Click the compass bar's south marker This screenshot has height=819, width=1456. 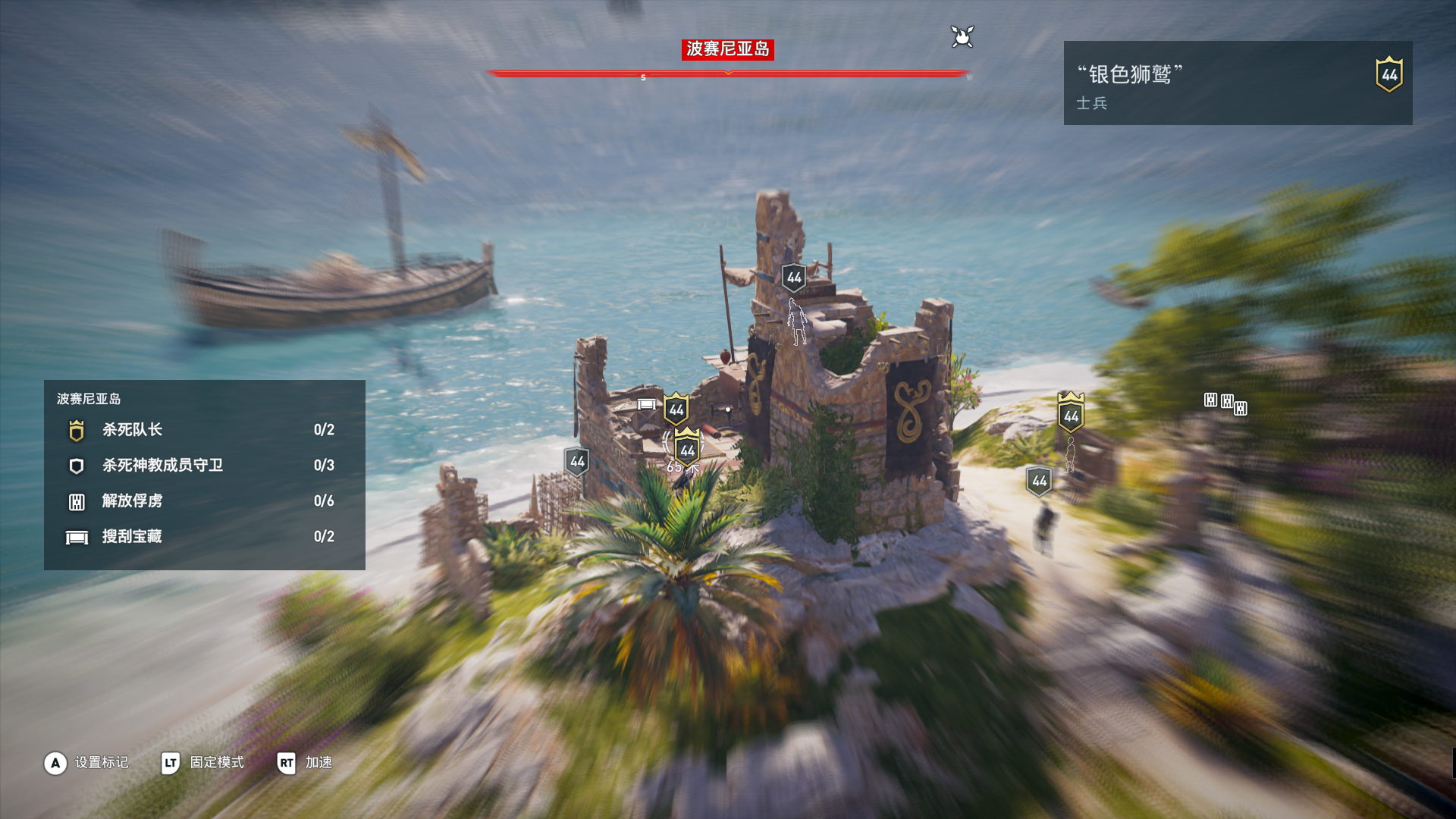coord(643,77)
